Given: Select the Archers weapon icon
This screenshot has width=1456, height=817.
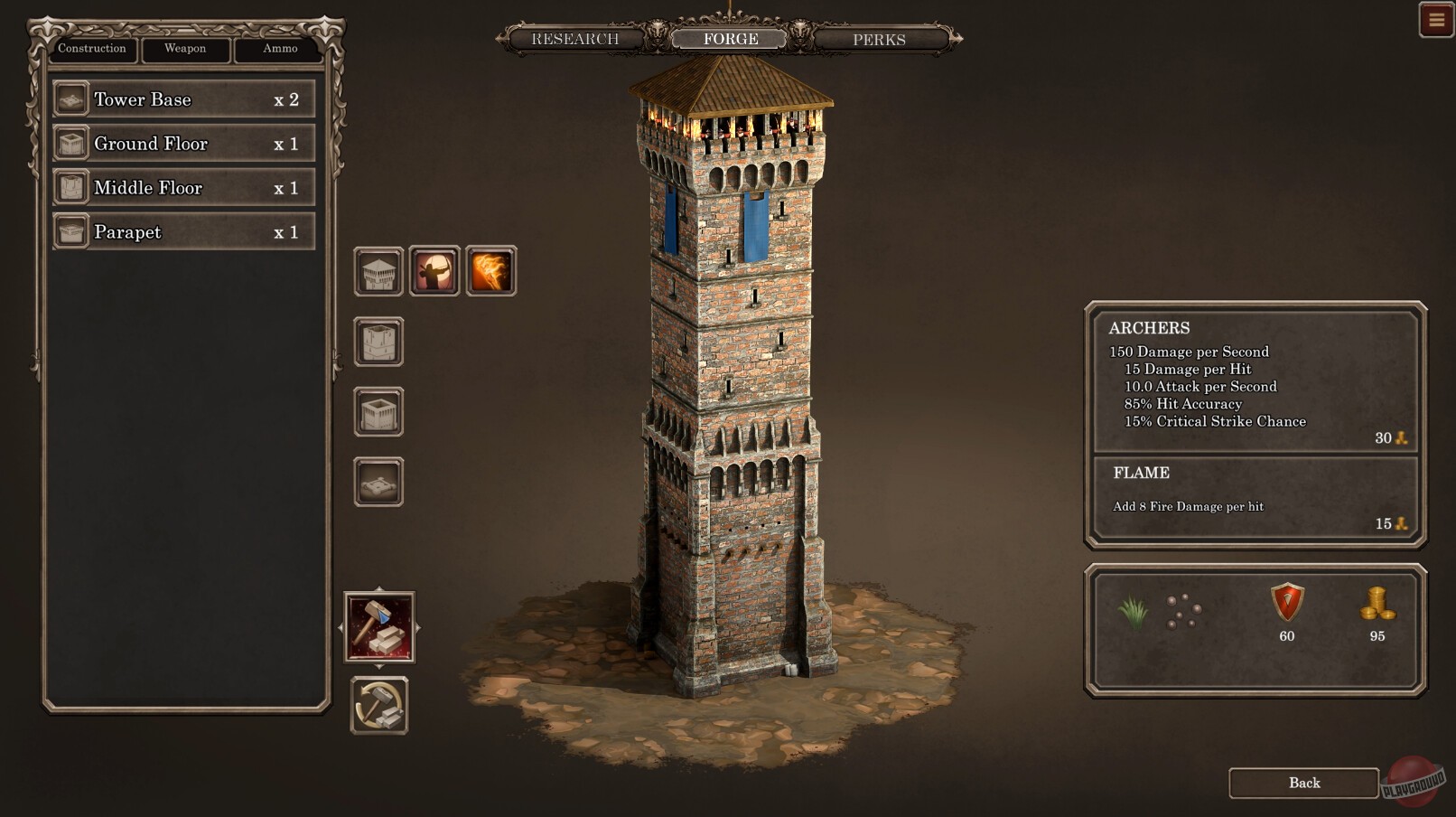Looking at the screenshot, I should (434, 269).
